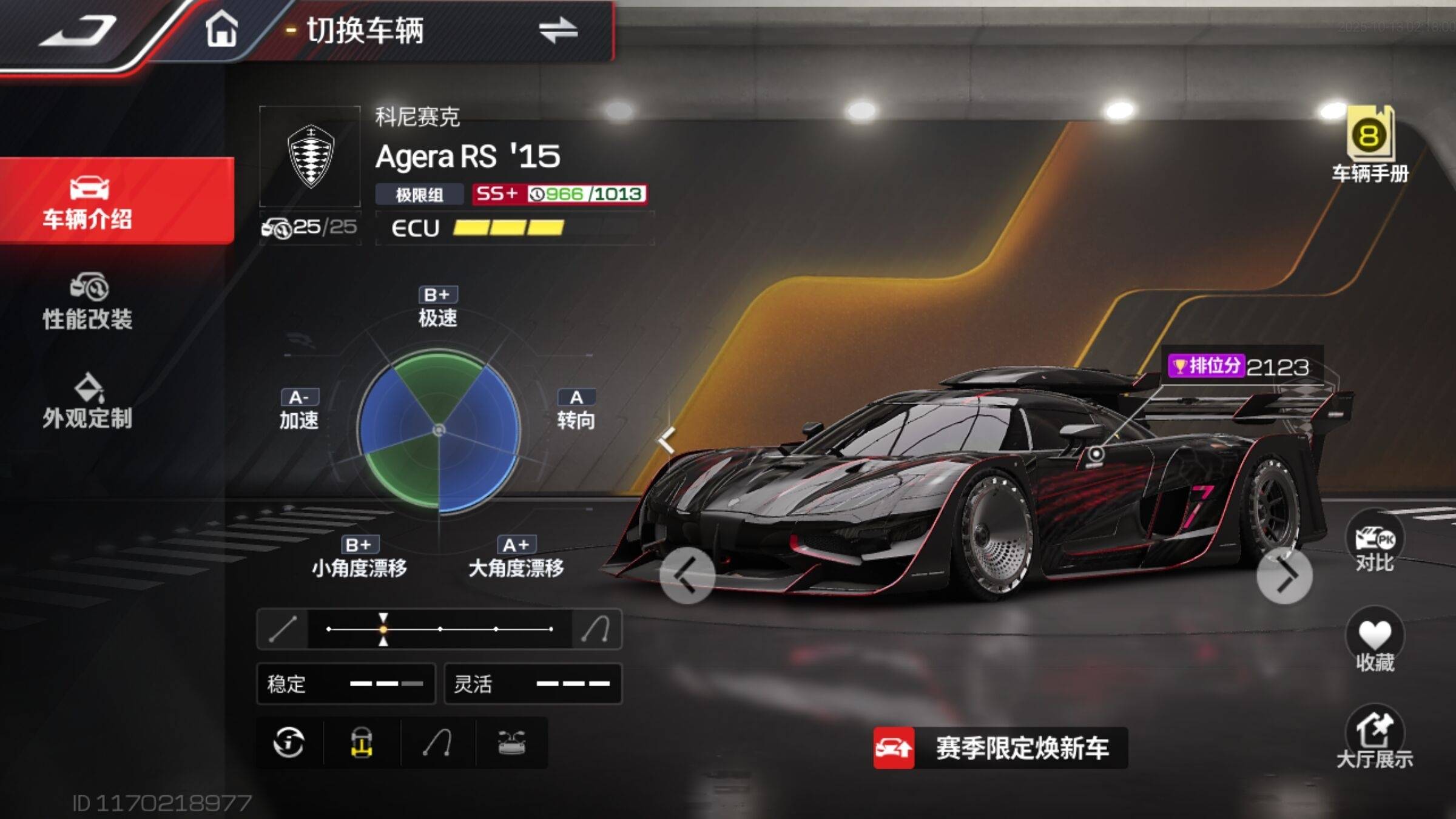This screenshot has height=819, width=1456.
Task: Open the home screen via house icon
Action: 221,29
